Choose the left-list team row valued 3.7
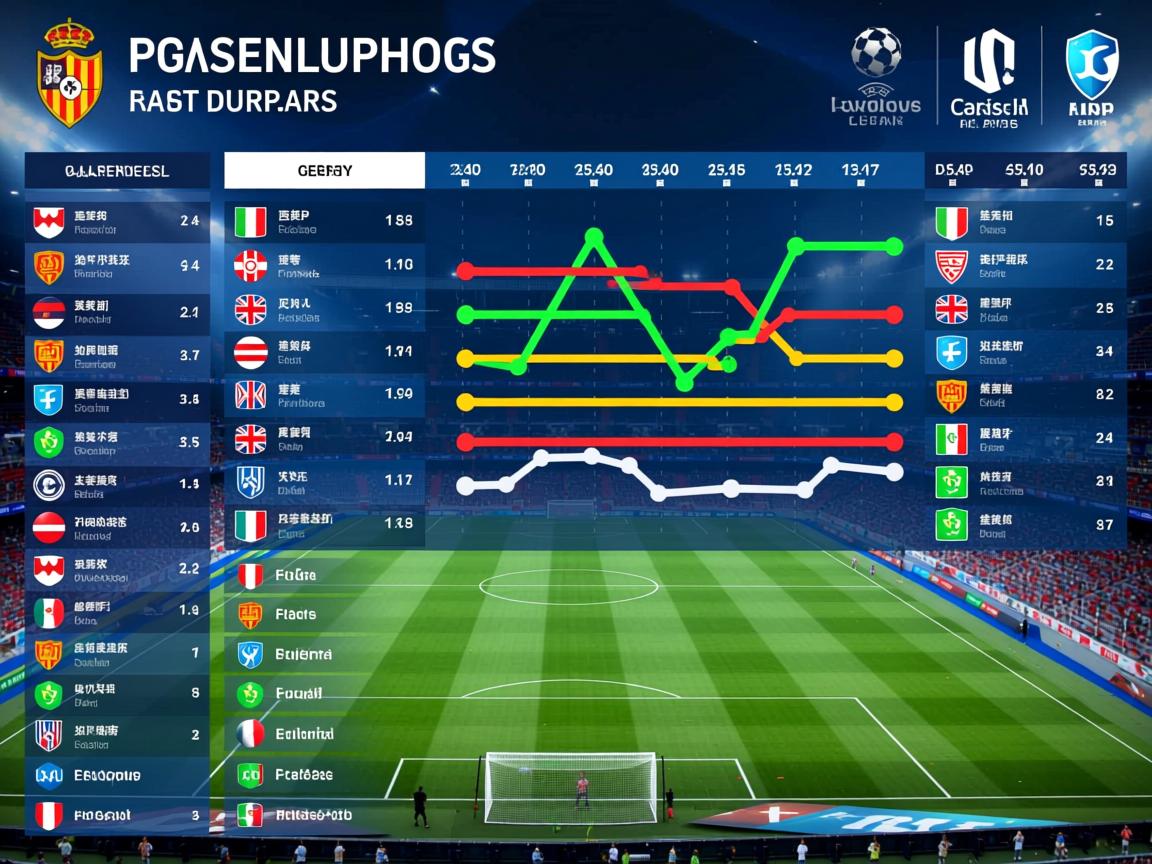Image resolution: width=1152 pixels, height=864 pixels. (x=117, y=355)
